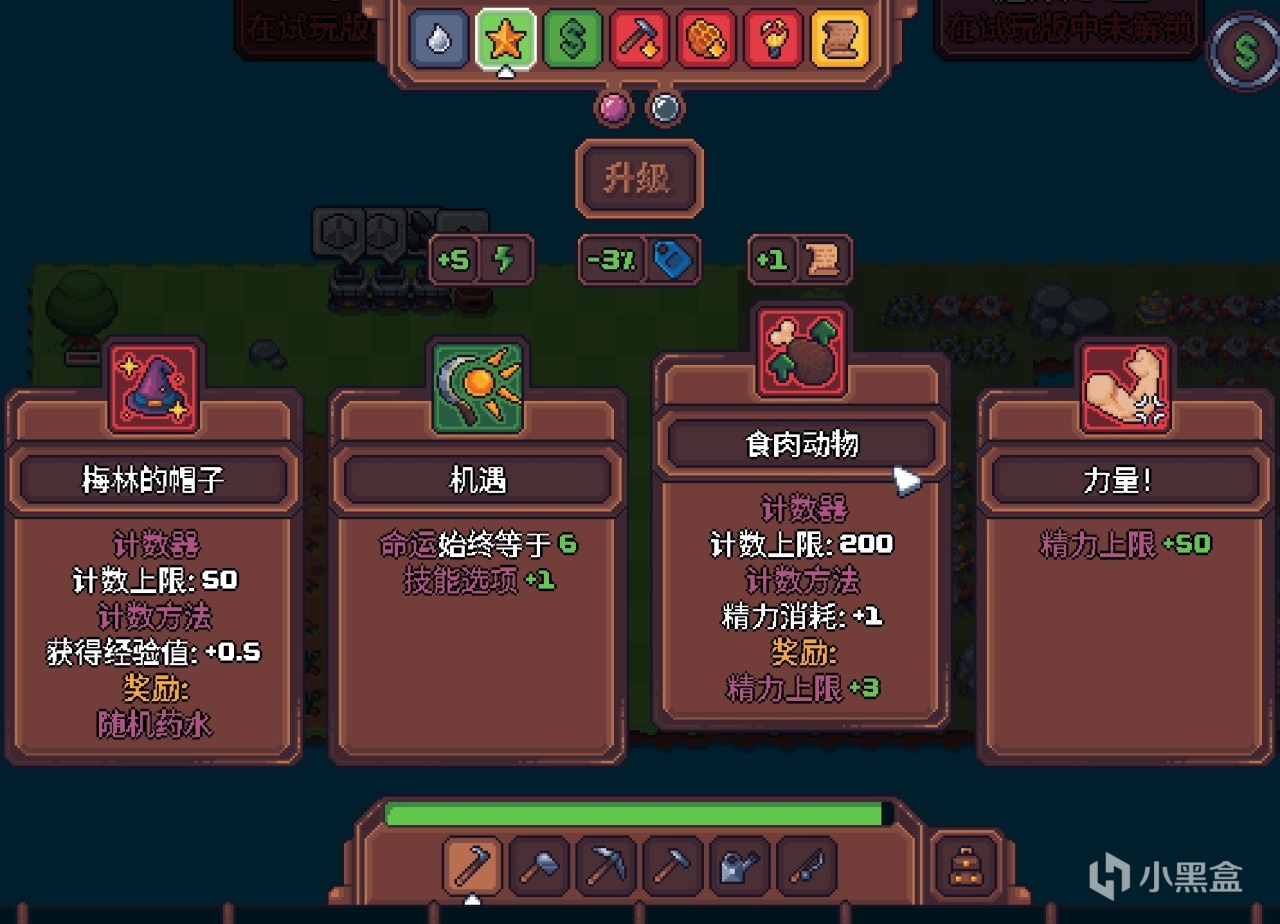Switch to the 升级 tab
This screenshot has height=924, width=1280.
coord(638,178)
